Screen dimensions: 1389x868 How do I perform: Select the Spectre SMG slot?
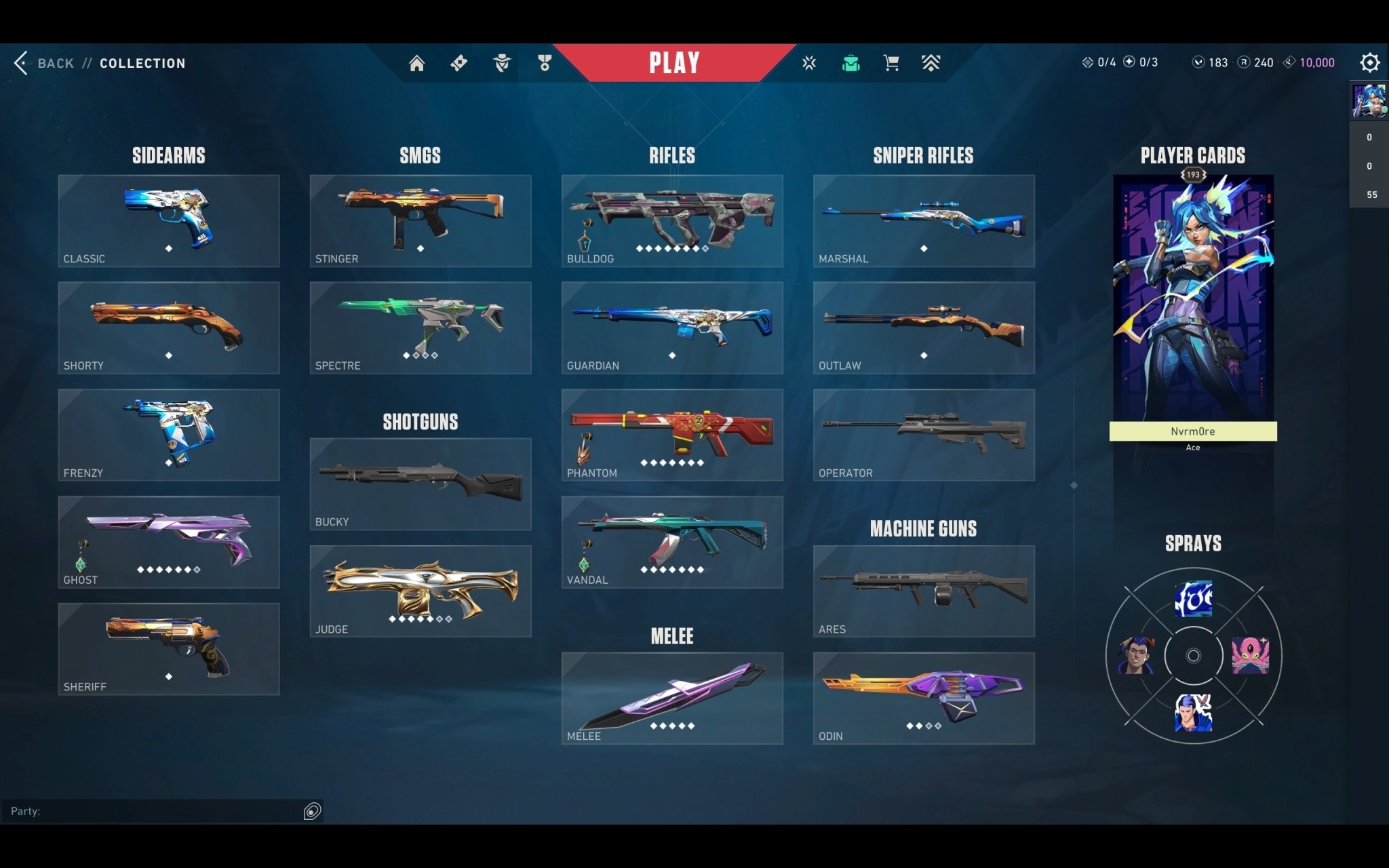420,328
